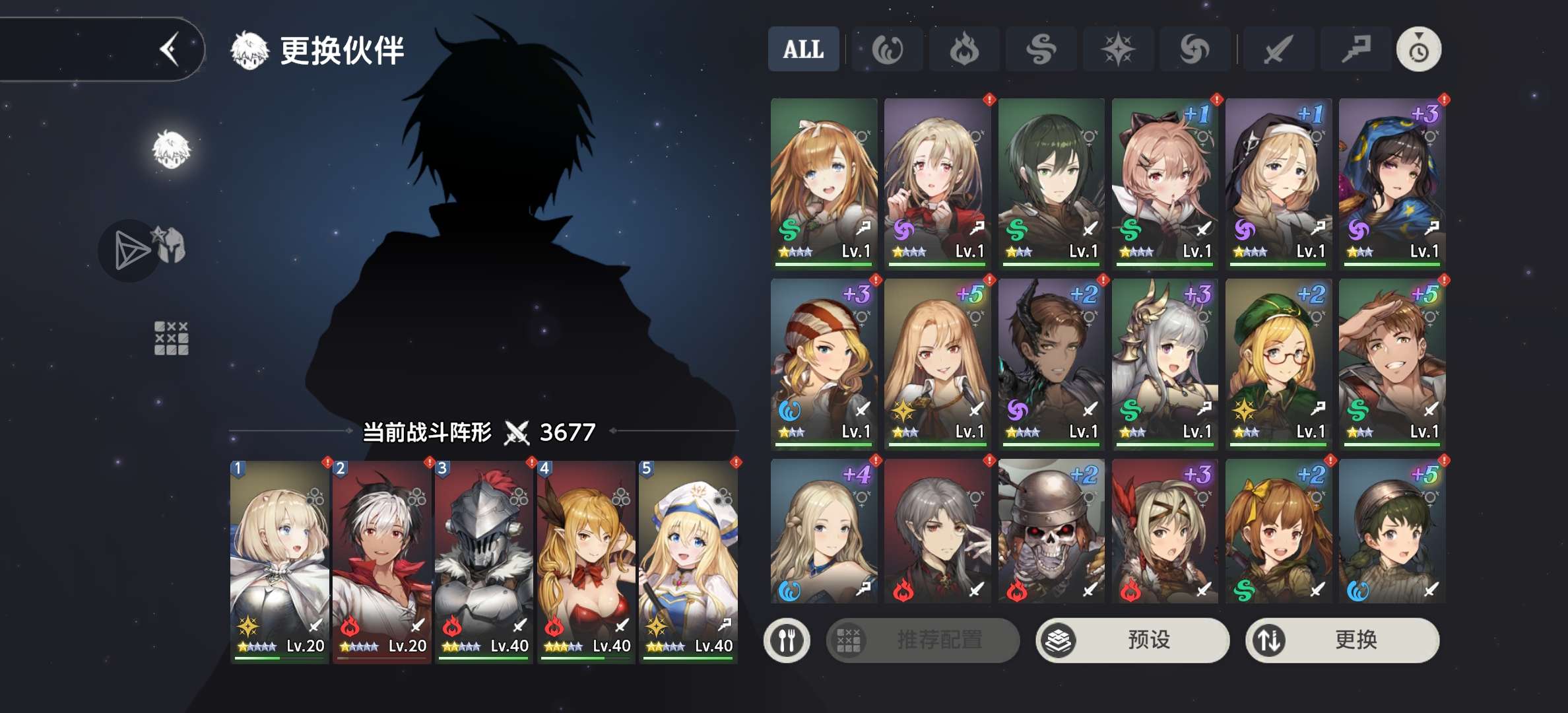Open the 预设 preset menu

pyautogui.click(x=1132, y=640)
